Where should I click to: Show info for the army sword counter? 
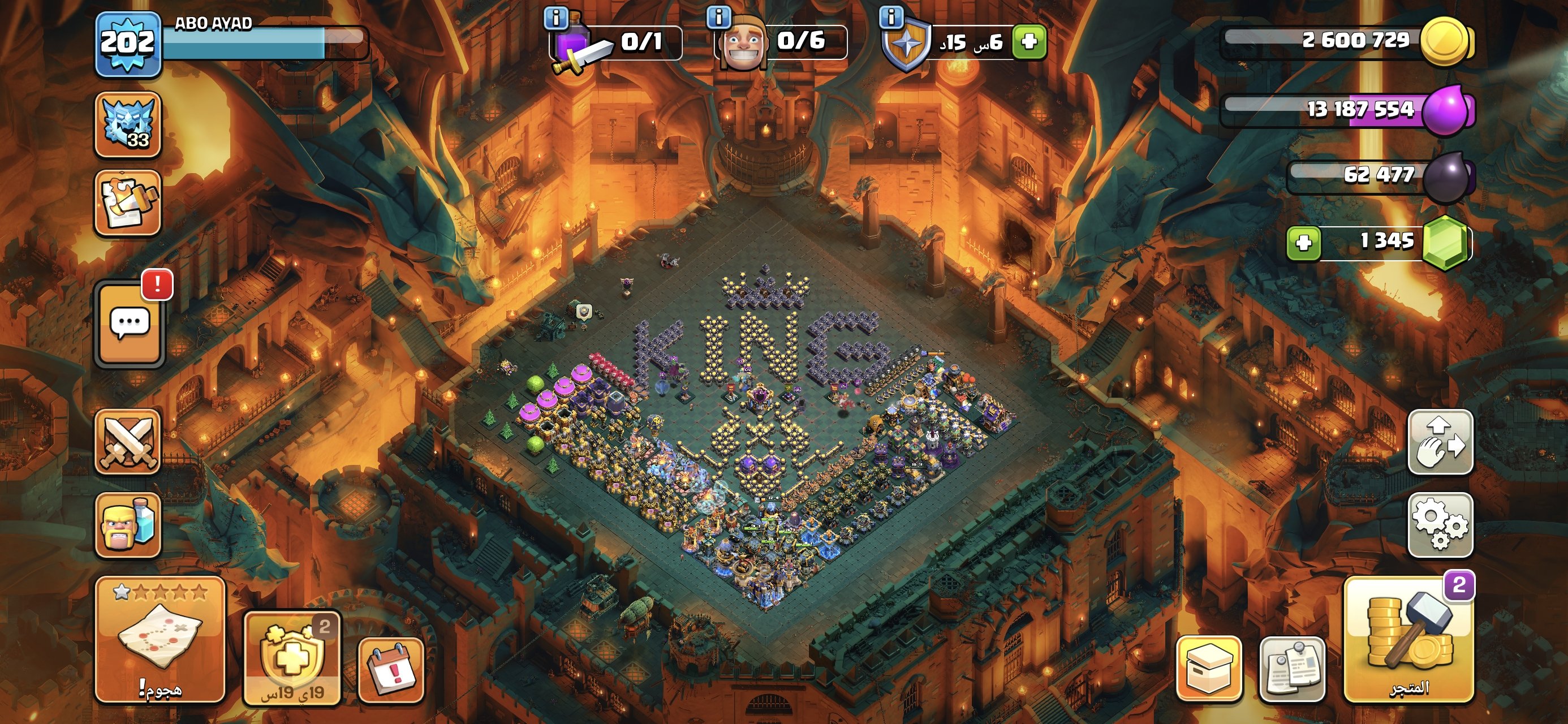pos(555,18)
